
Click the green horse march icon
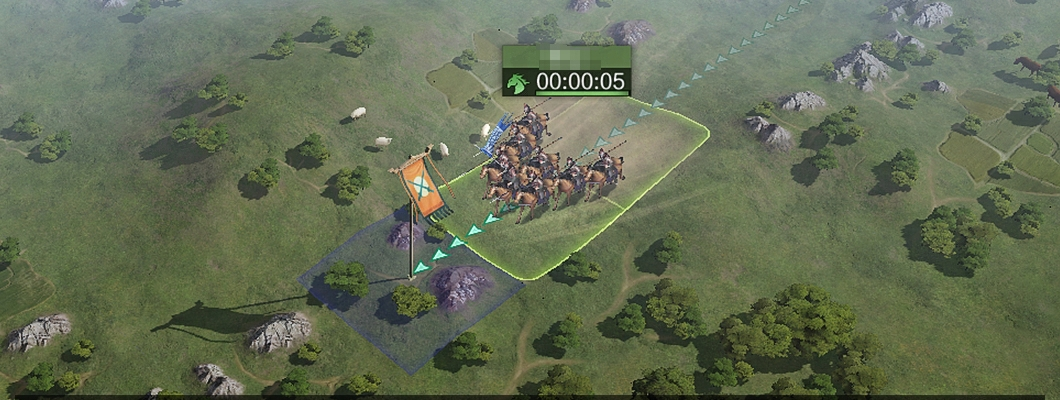coord(517,83)
